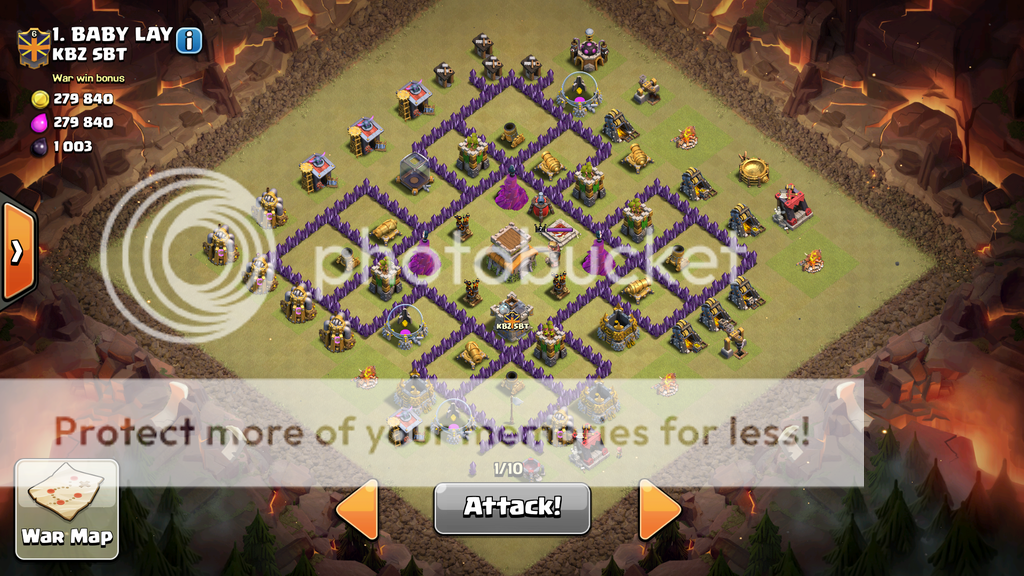
Task: Show previous enemy base with left arrow
Action: tap(358, 509)
